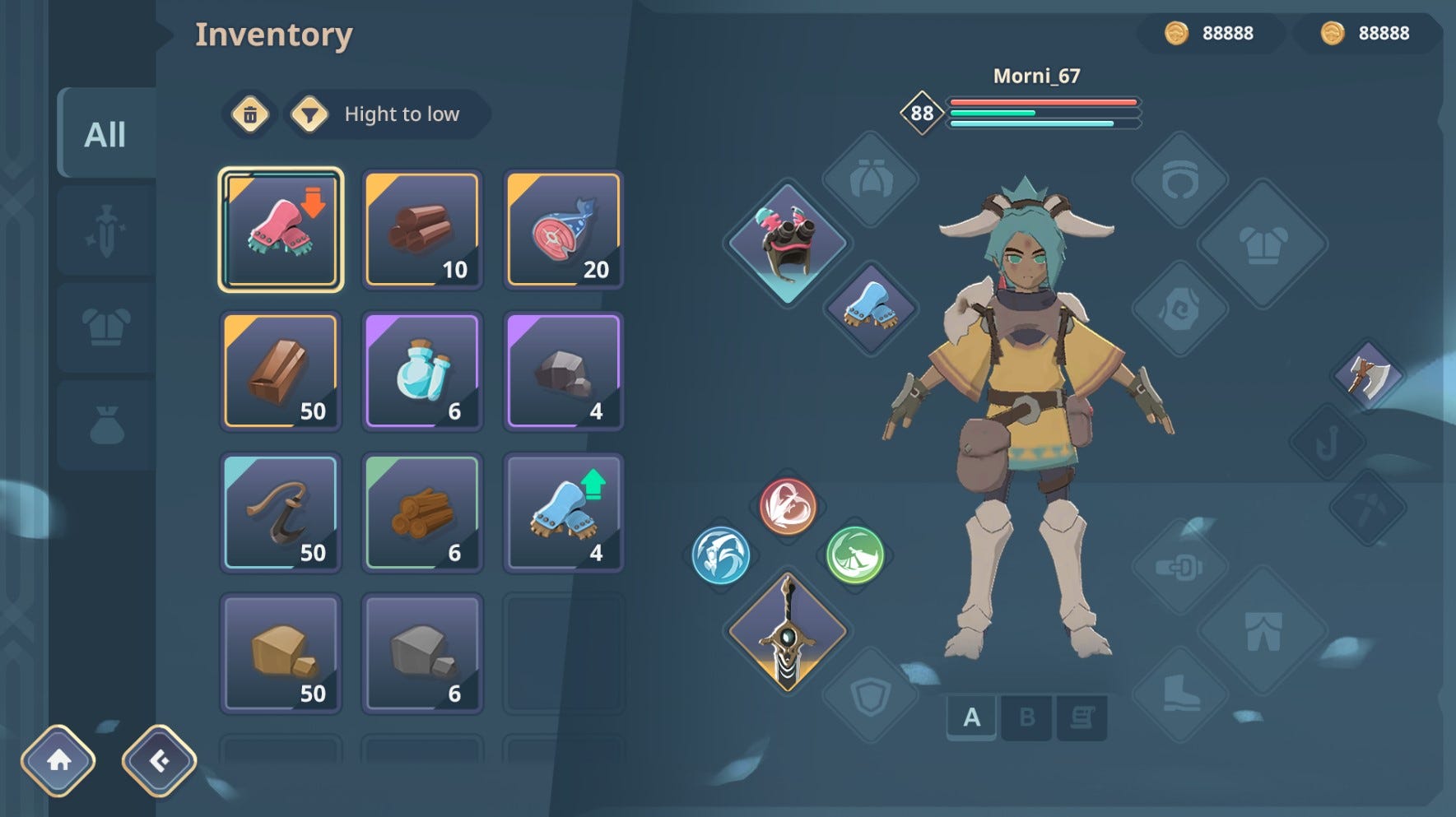Open the equipped sword weapon slot
1456x817 pixels.
point(788,632)
